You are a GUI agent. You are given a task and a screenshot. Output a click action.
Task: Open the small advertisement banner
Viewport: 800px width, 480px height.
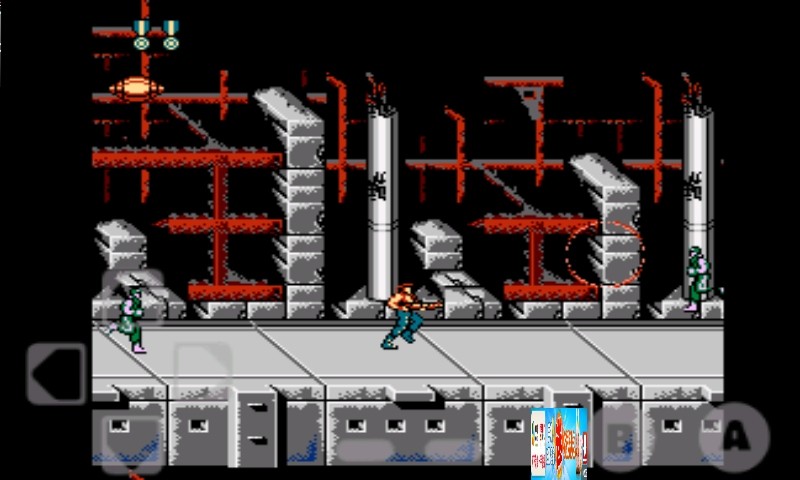point(559,442)
